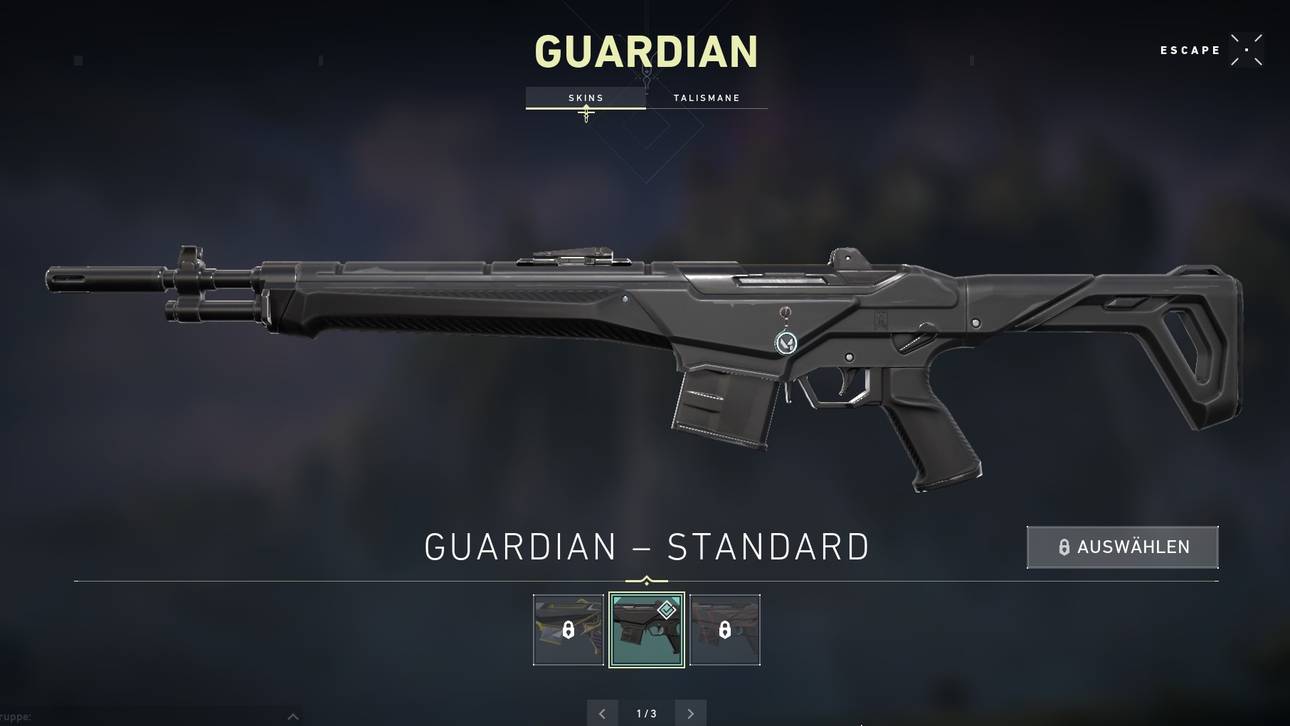Screen dimensions: 1290x726
Task: Switch to the TALISMANE tab
Action: coord(708,97)
